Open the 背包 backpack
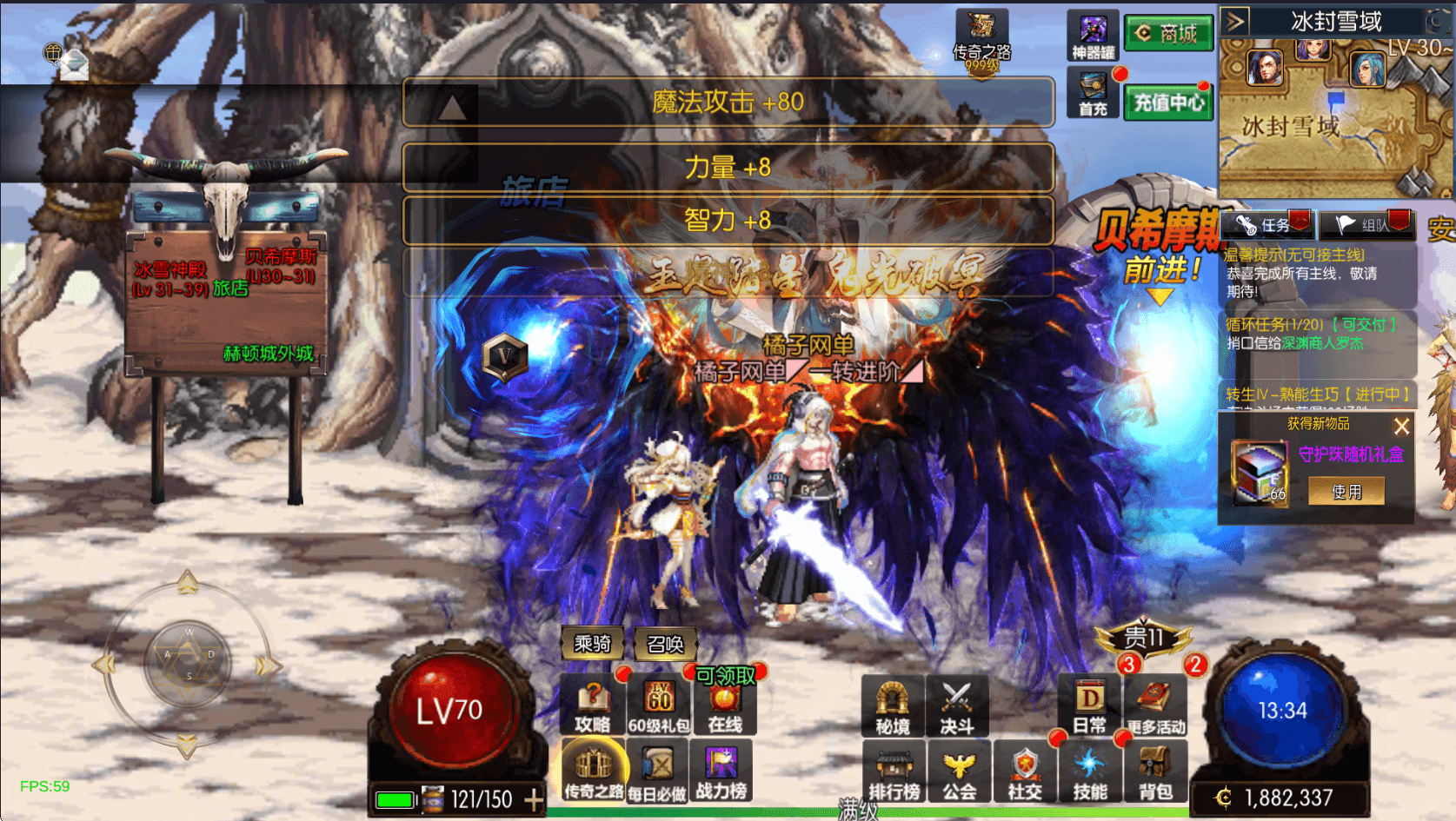The width and height of the screenshot is (1456, 821). point(1155,772)
